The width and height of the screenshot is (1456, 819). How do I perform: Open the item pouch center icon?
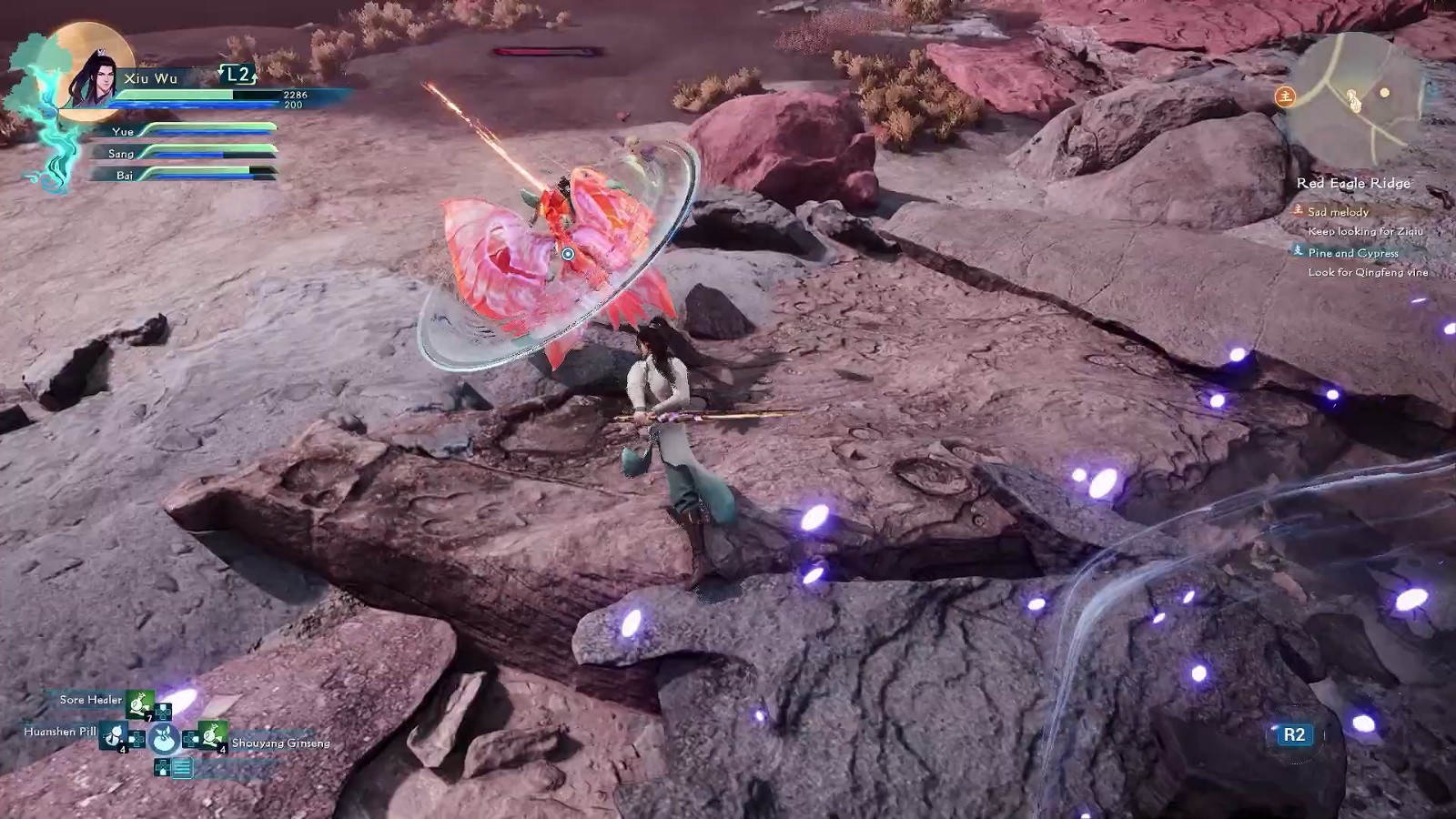[164, 738]
